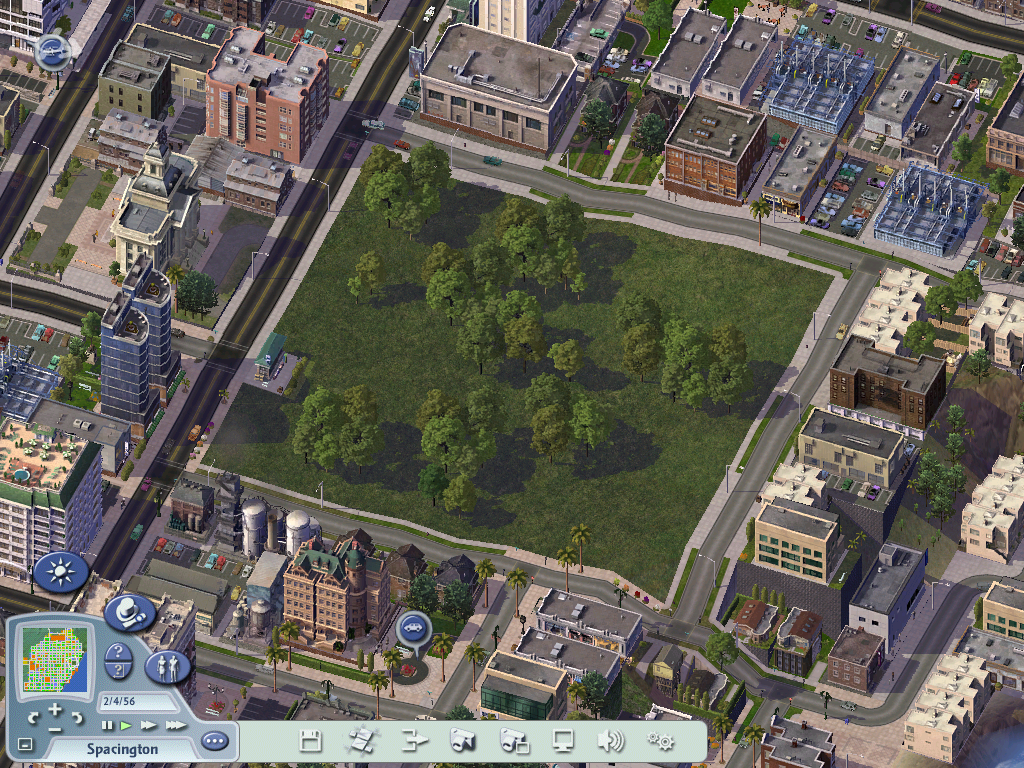
Task: Open Mayor mode via the top hat button
Action: click(x=128, y=613)
